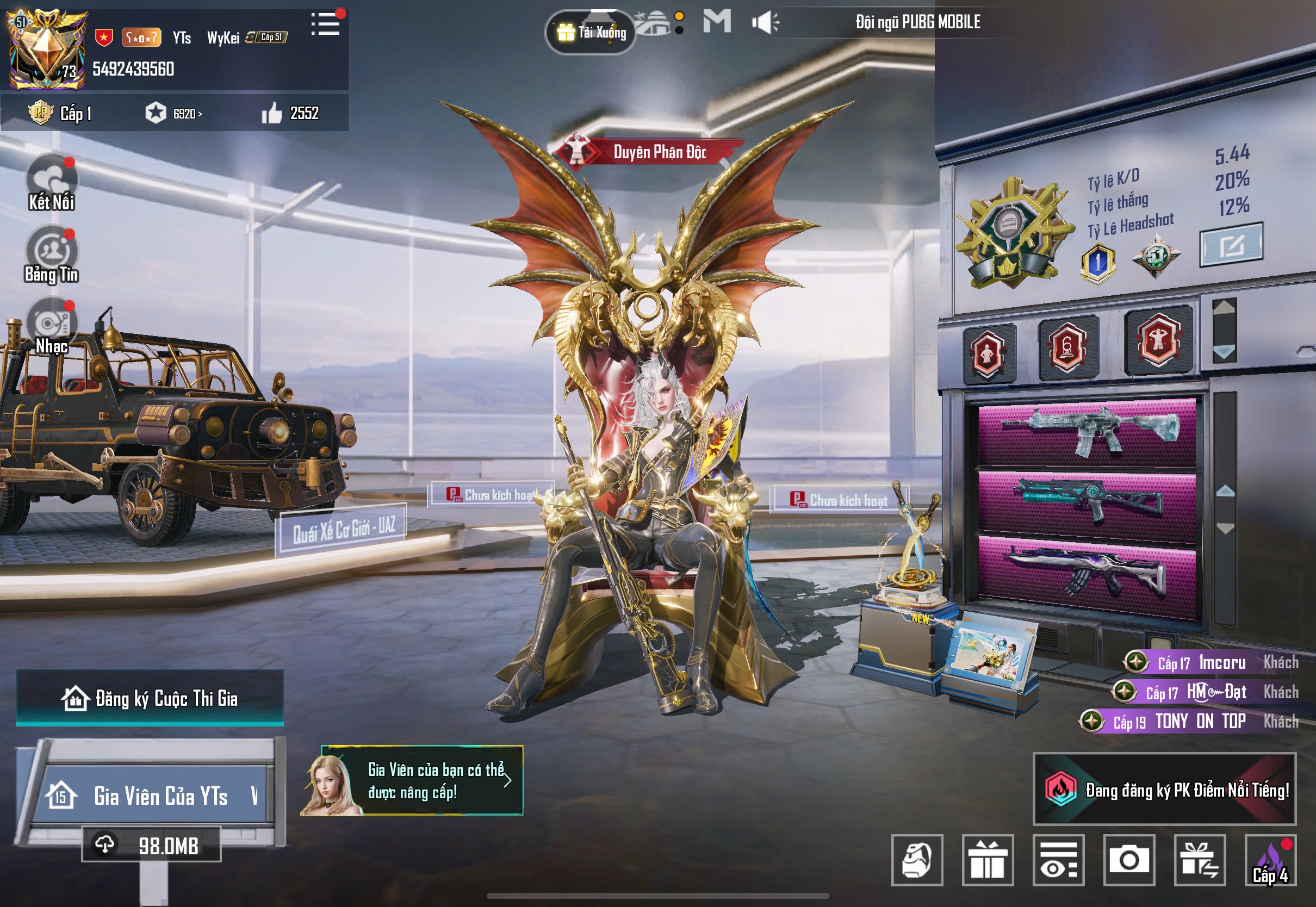Open the RP Cấp 1 pass
The width and height of the screenshot is (1316, 907).
tap(60, 113)
